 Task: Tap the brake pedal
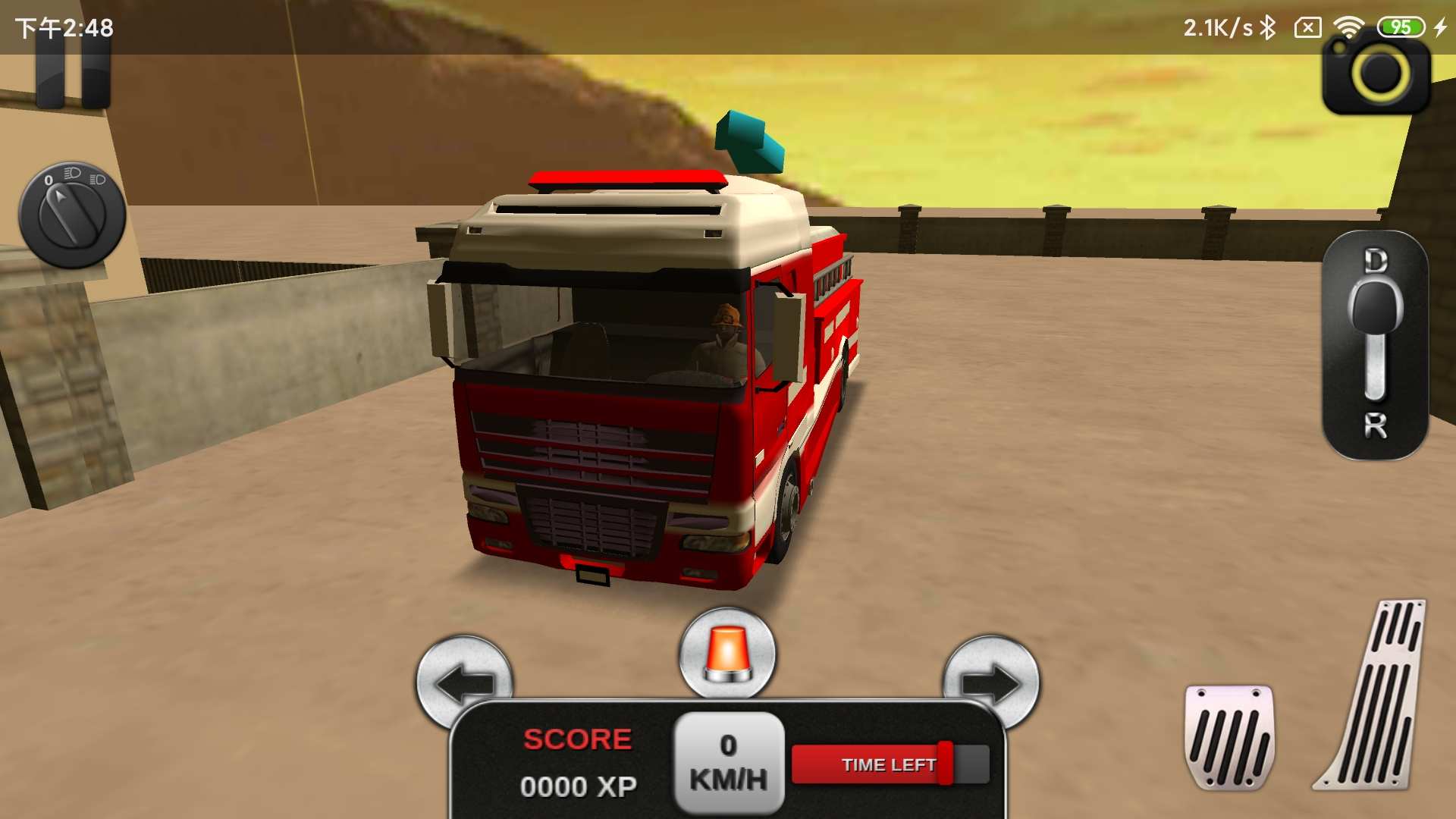(x=1228, y=736)
